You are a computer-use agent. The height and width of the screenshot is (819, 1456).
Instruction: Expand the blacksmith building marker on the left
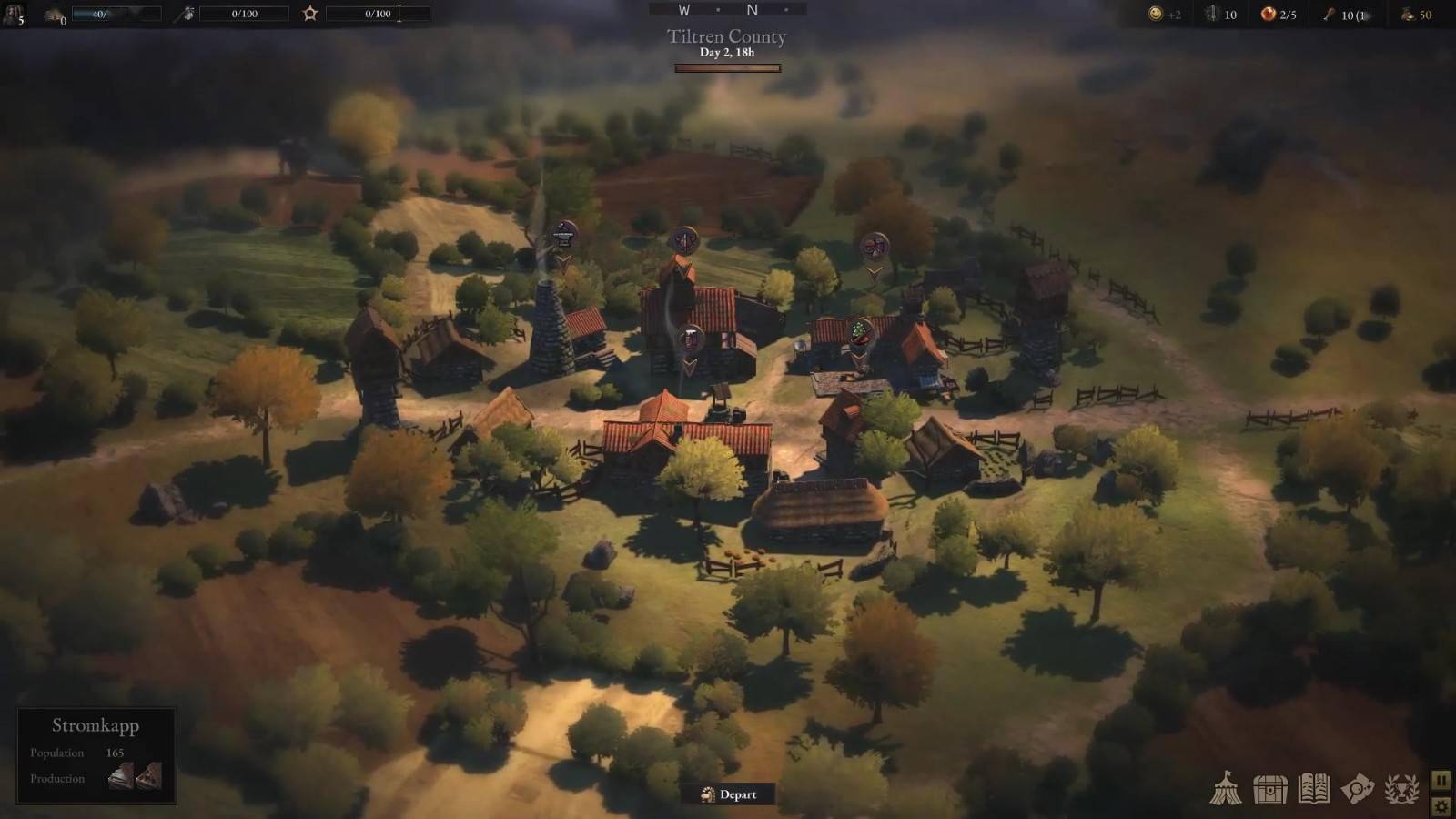(x=562, y=235)
